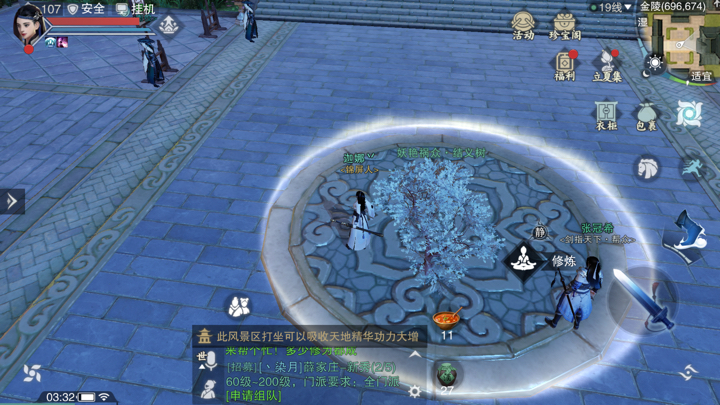Screen dimensions: 720x405
Task: Use the soup bowl food item
Action: click(446, 321)
